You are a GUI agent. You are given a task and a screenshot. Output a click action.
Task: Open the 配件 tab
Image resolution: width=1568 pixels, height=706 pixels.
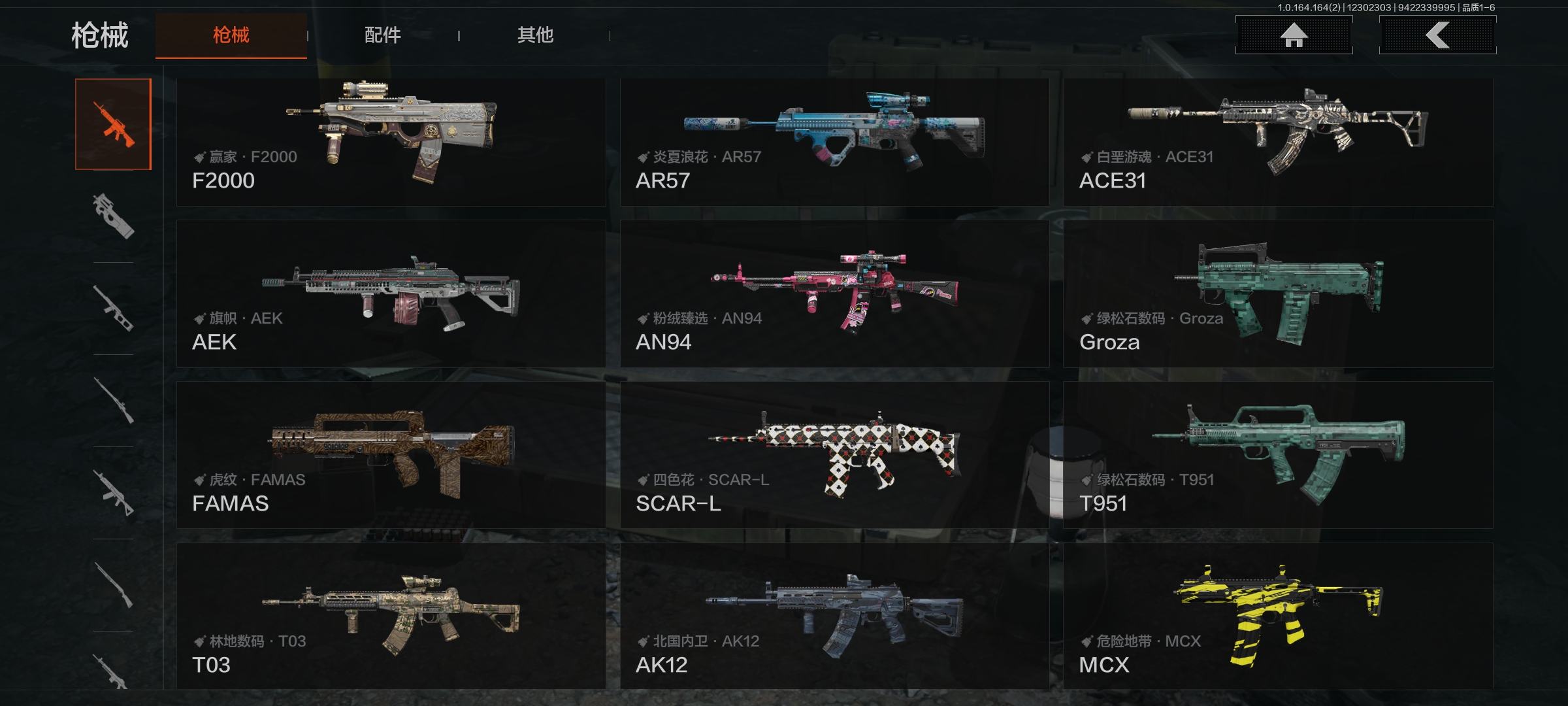tap(383, 35)
